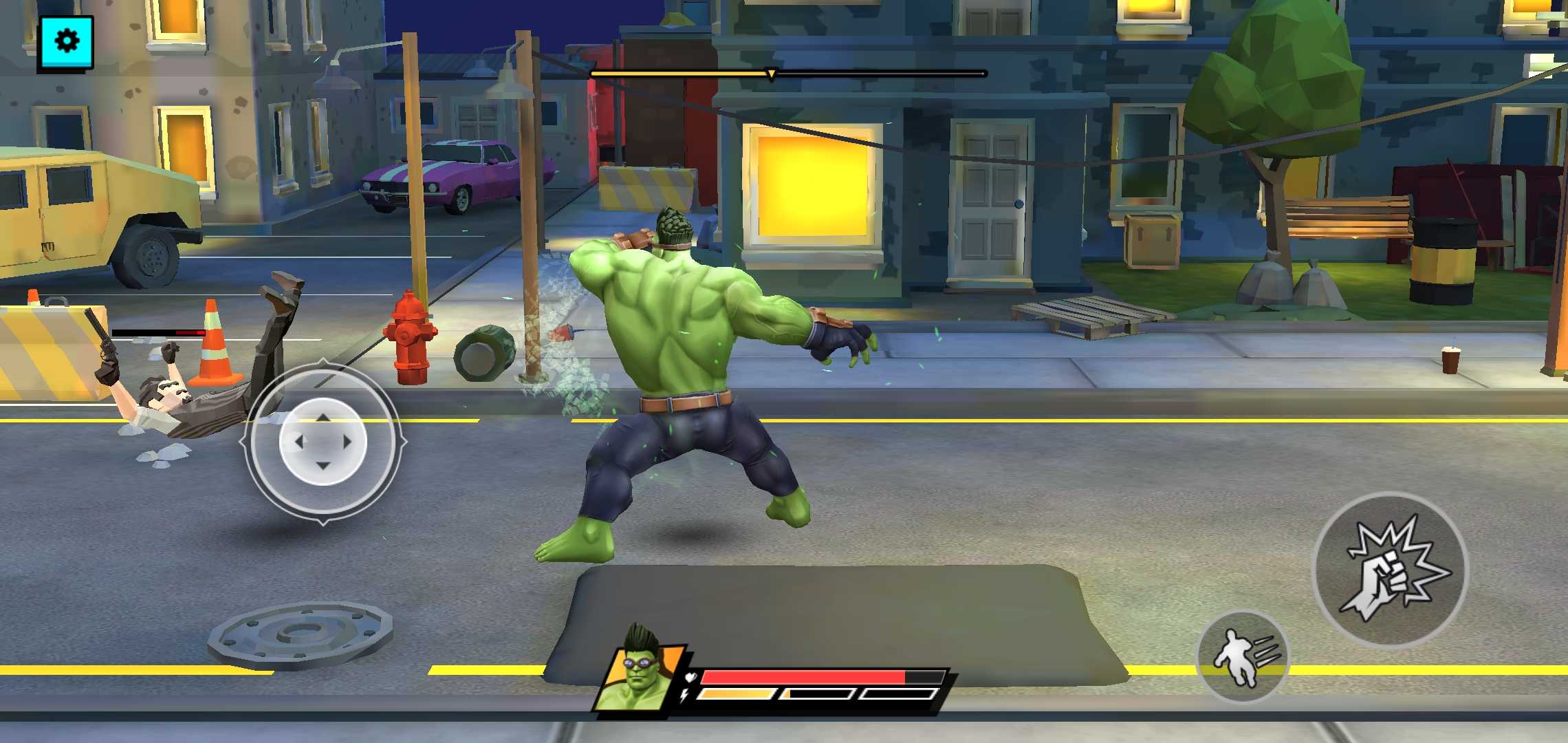Open the settings gear menu
1568x743 pixels.
click(66, 42)
